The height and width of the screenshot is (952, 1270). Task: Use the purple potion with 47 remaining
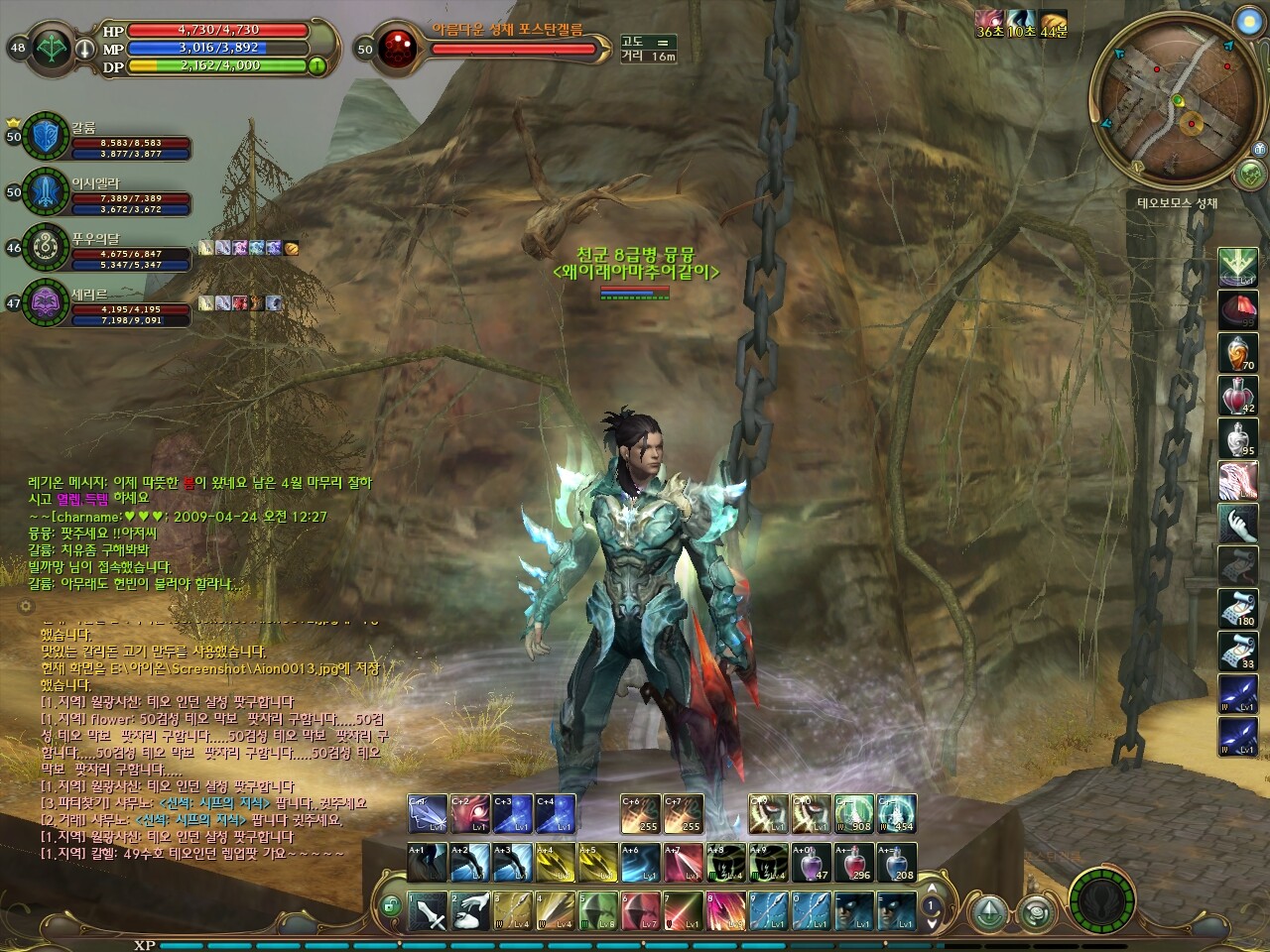(811, 862)
